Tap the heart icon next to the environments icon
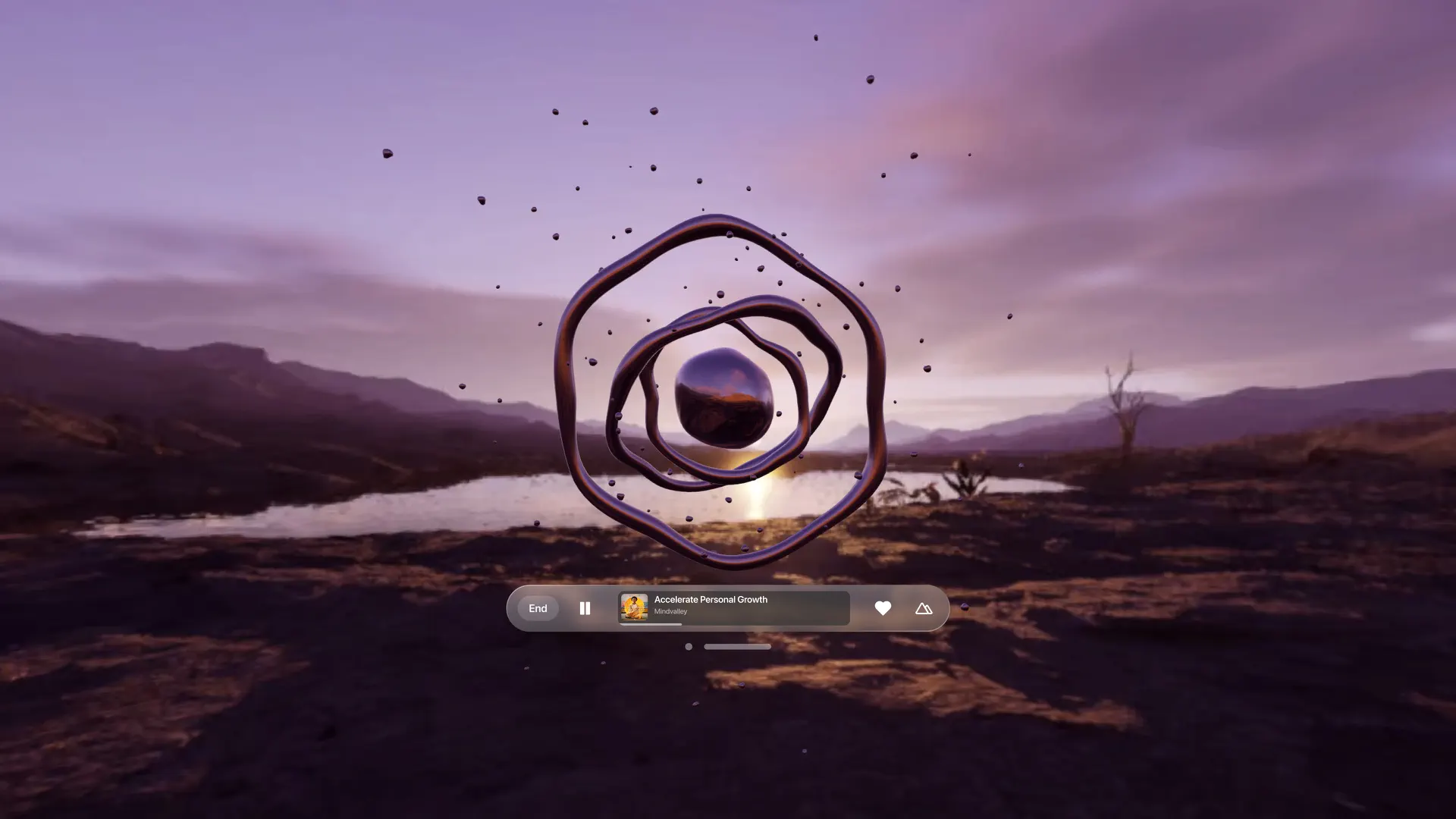The image size is (1456, 819). tap(883, 607)
